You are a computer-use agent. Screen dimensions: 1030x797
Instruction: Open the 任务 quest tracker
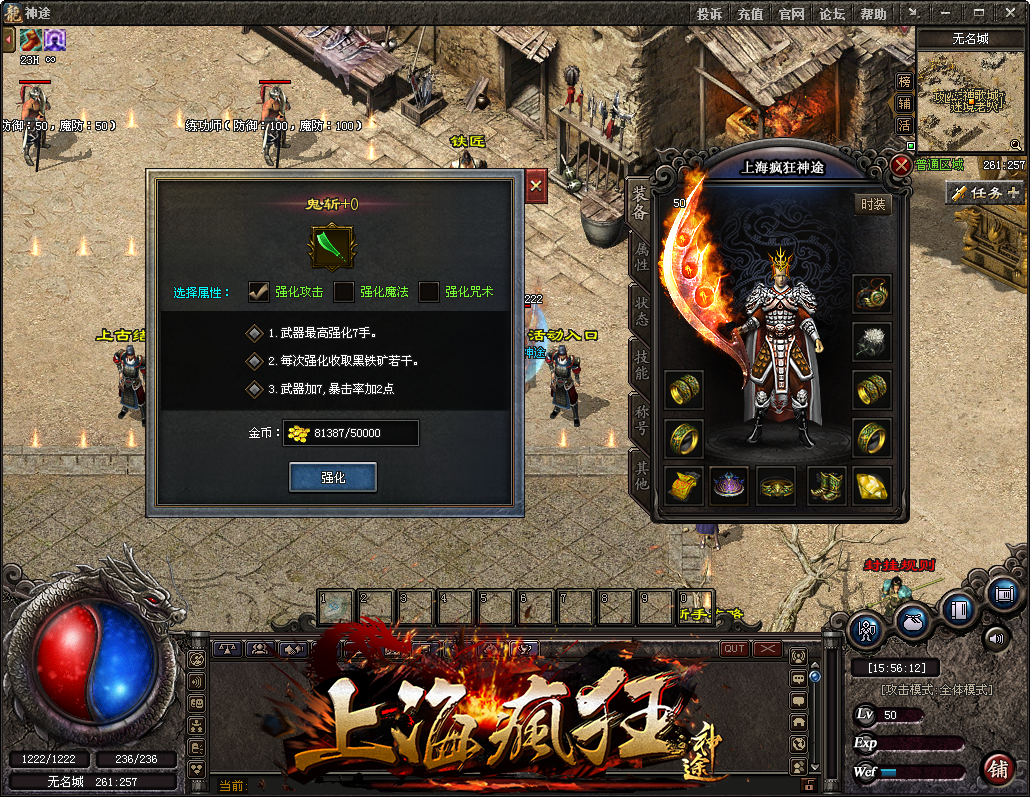coord(985,193)
